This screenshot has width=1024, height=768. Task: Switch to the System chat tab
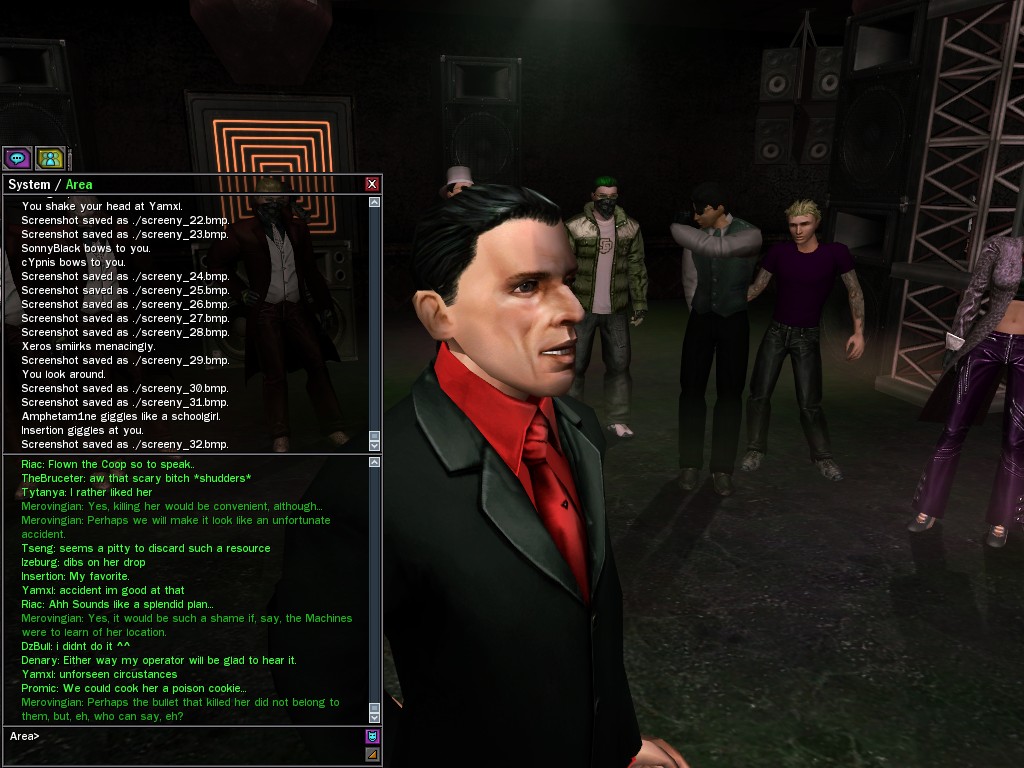point(28,184)
